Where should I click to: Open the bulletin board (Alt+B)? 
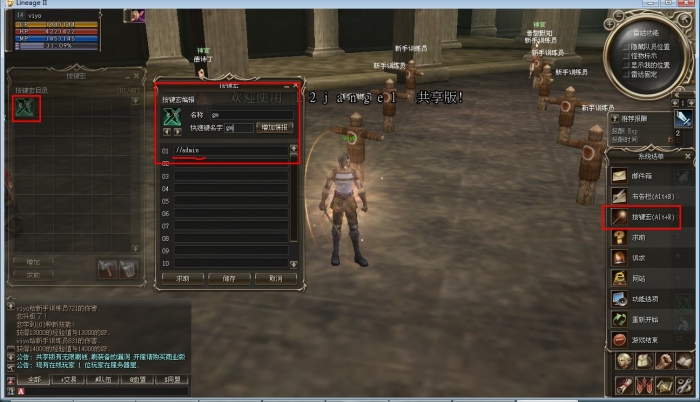pyautogui.click(x=646, y=195)
